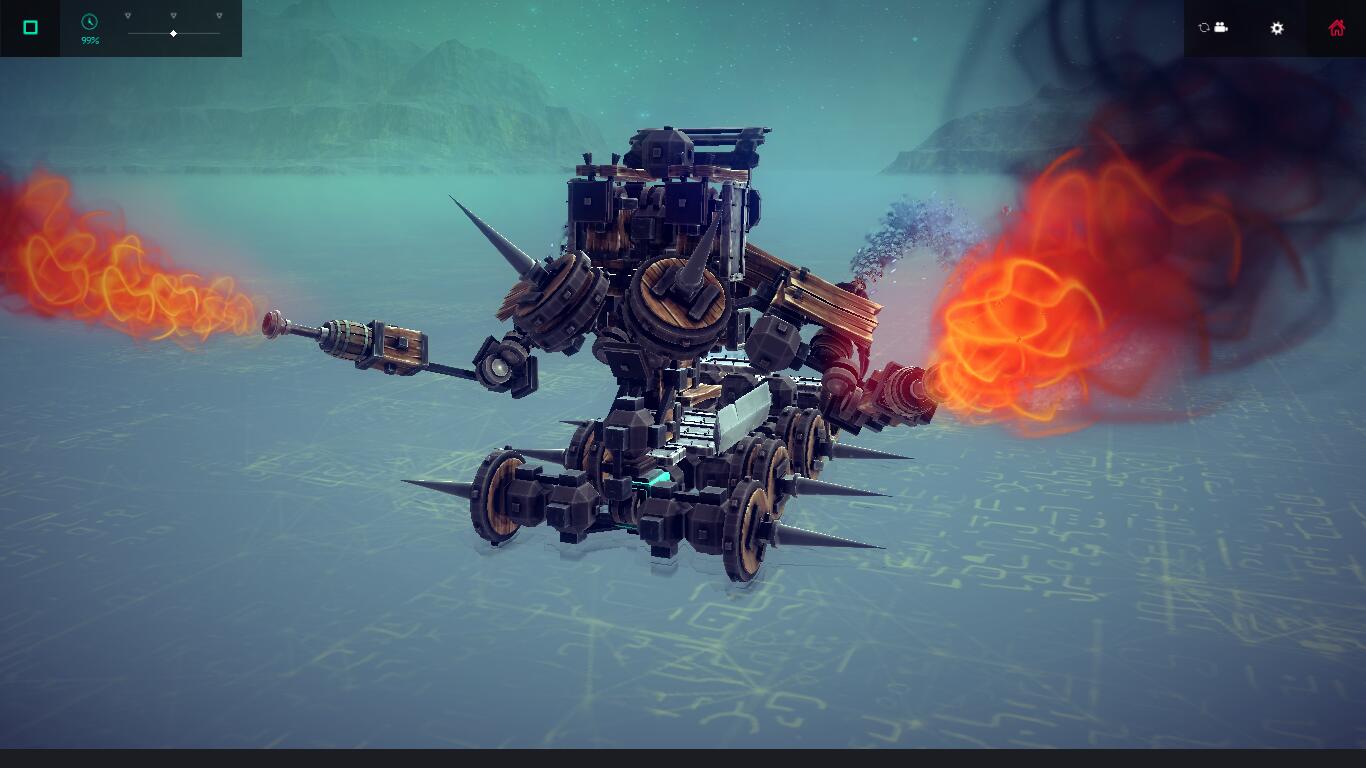1366x768 pixels.
Task: Stop the simulation with the green square button
Action: coord(30,28)
